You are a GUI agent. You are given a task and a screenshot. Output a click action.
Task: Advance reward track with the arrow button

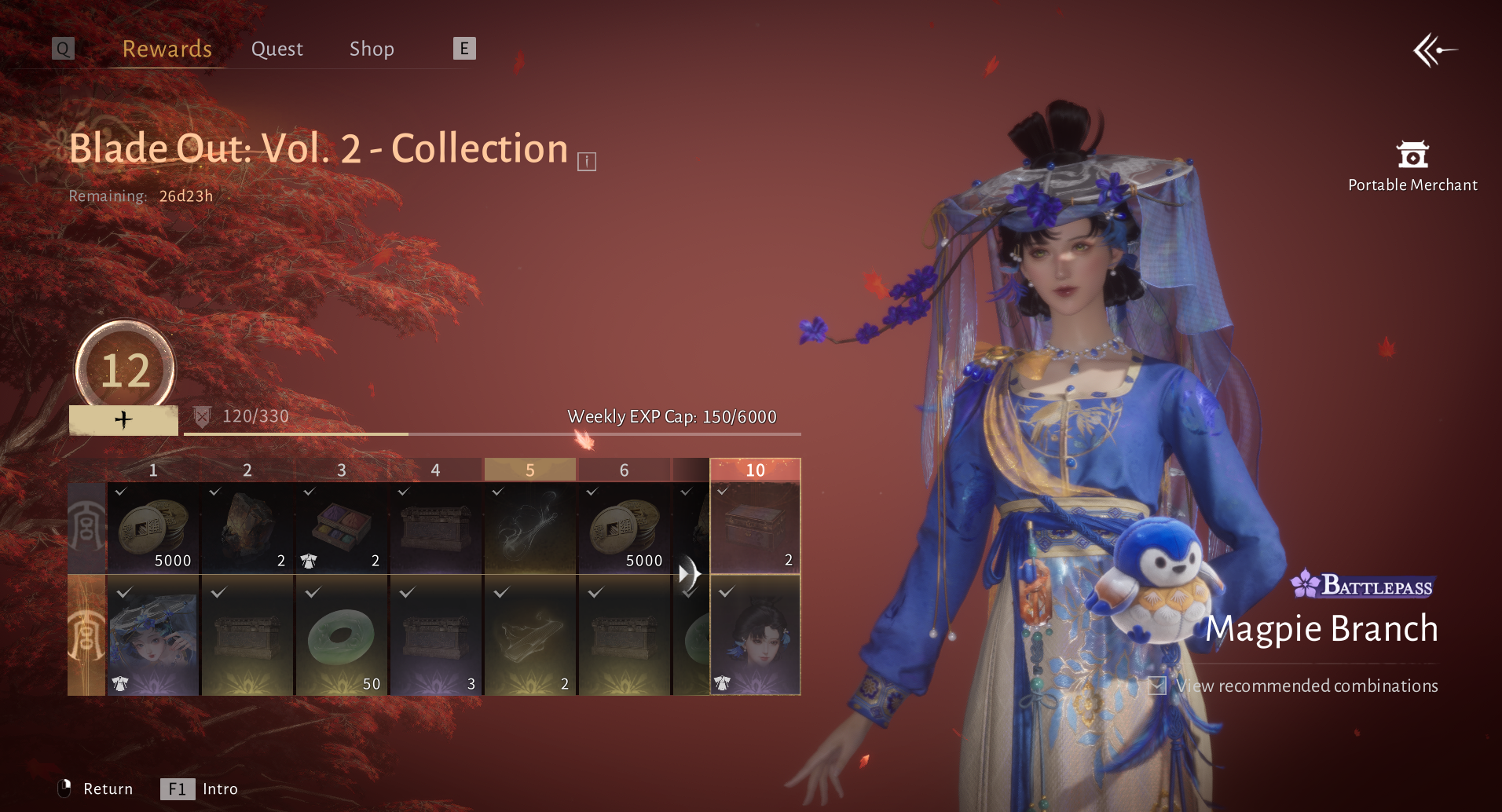click(689, 573)
